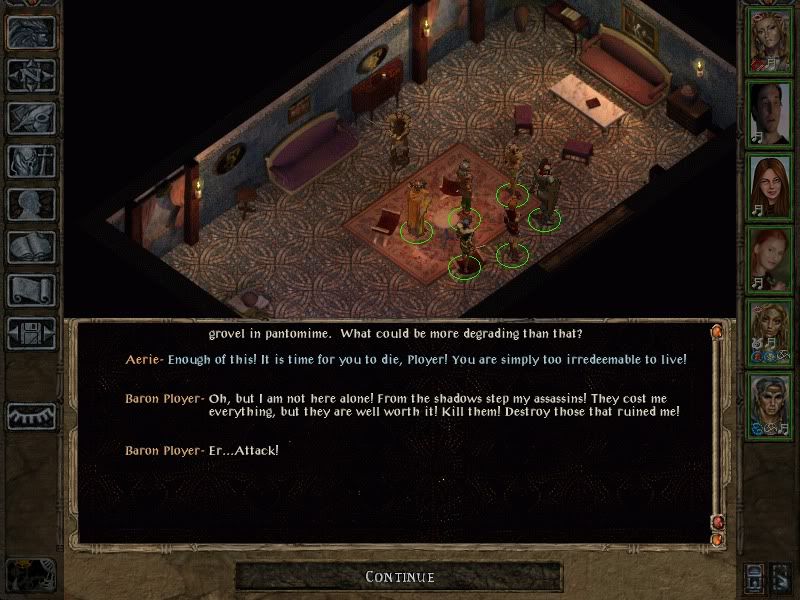Image resolution: width=800 pixels, height=600 pixels.
Task: Return to game with dragon icon button
Action: 30,32
